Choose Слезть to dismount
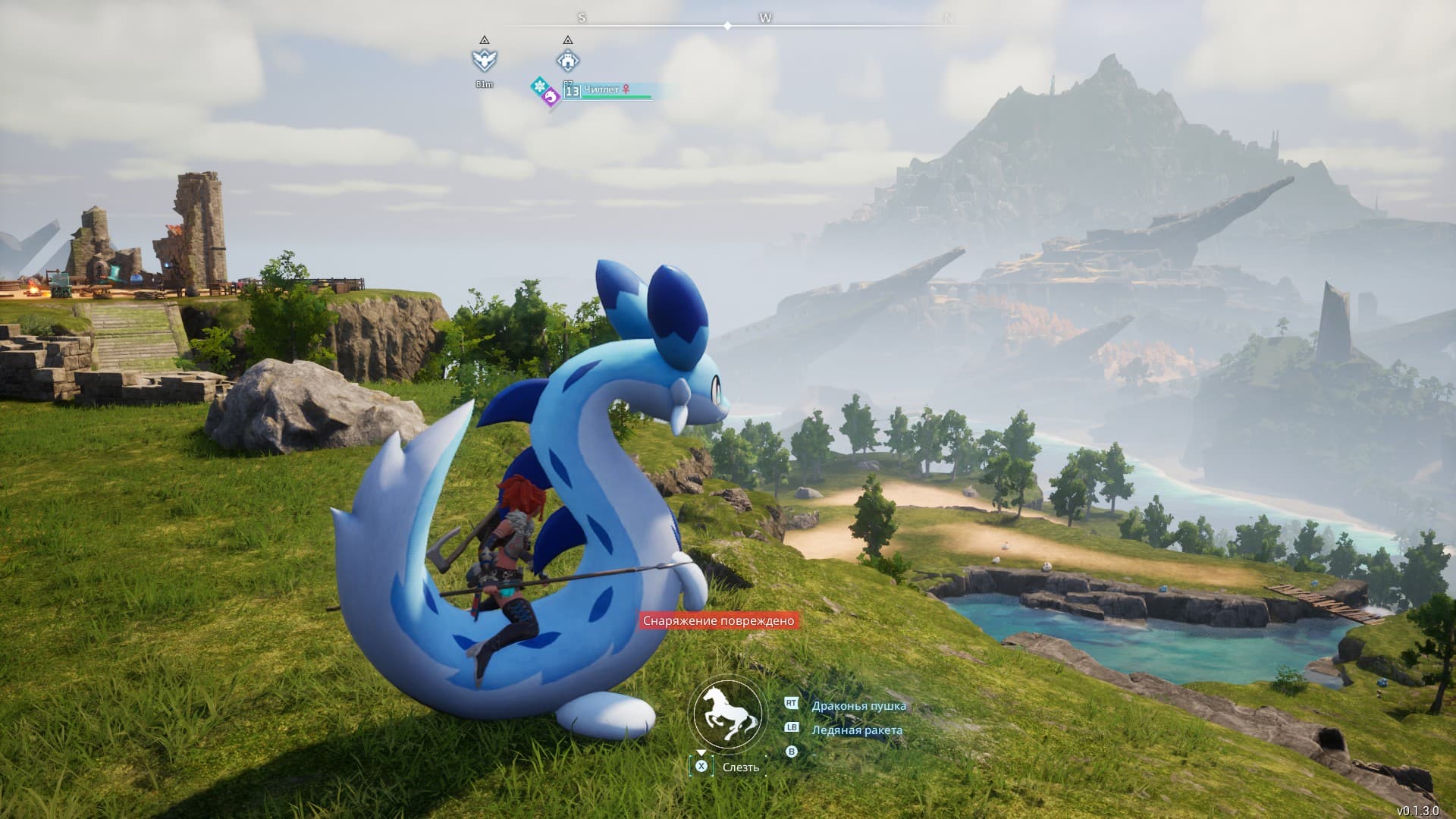Viewport: 1456px width, 819px height. tap(739, 767)
